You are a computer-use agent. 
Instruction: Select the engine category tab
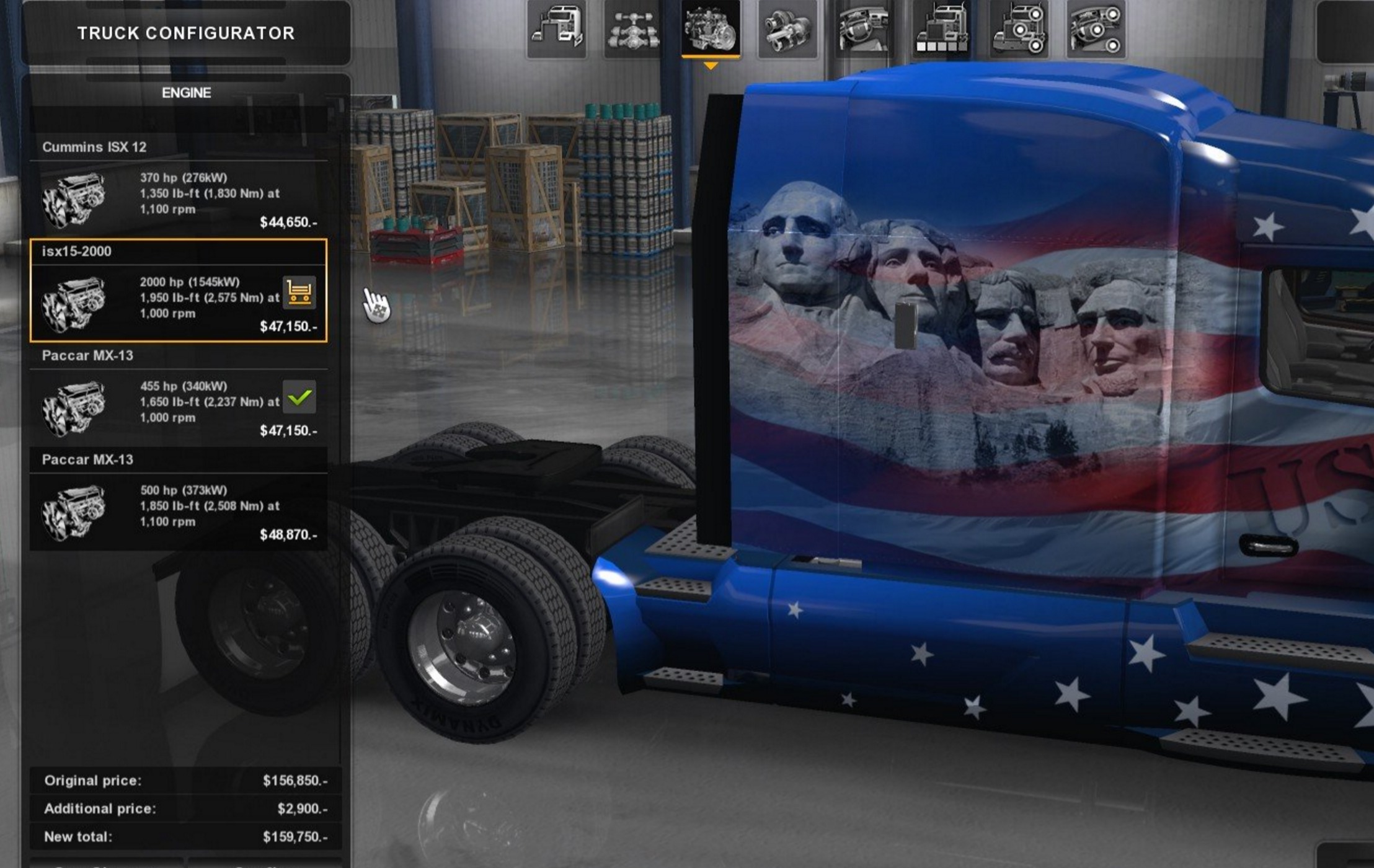pyautogui.click(x=711, y=29)
